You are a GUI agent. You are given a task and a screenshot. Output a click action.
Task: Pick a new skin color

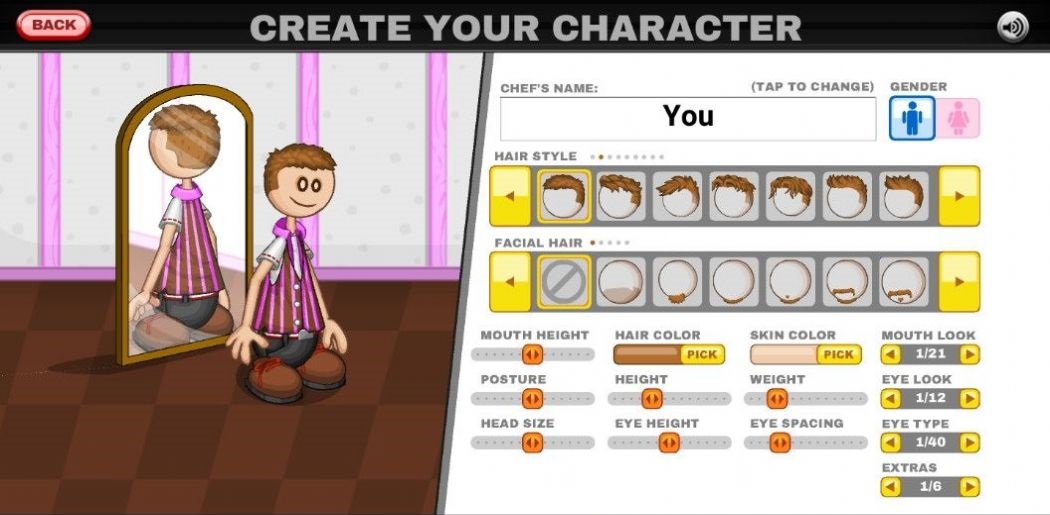pyautogui.click(x=838, y=354)
